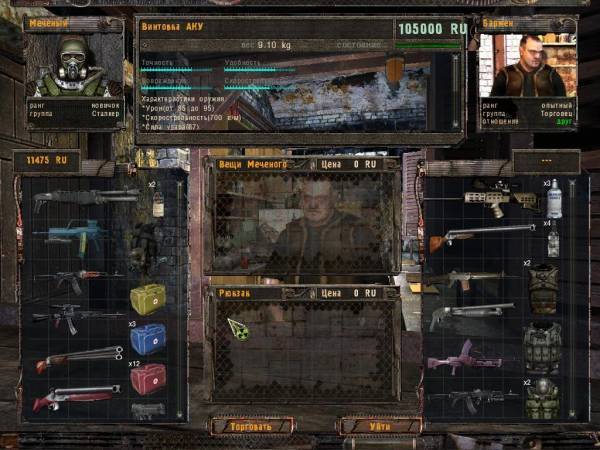Choose the red first-aid kit stack
This screenshot has width=600, height=450.
pos(148,378)
